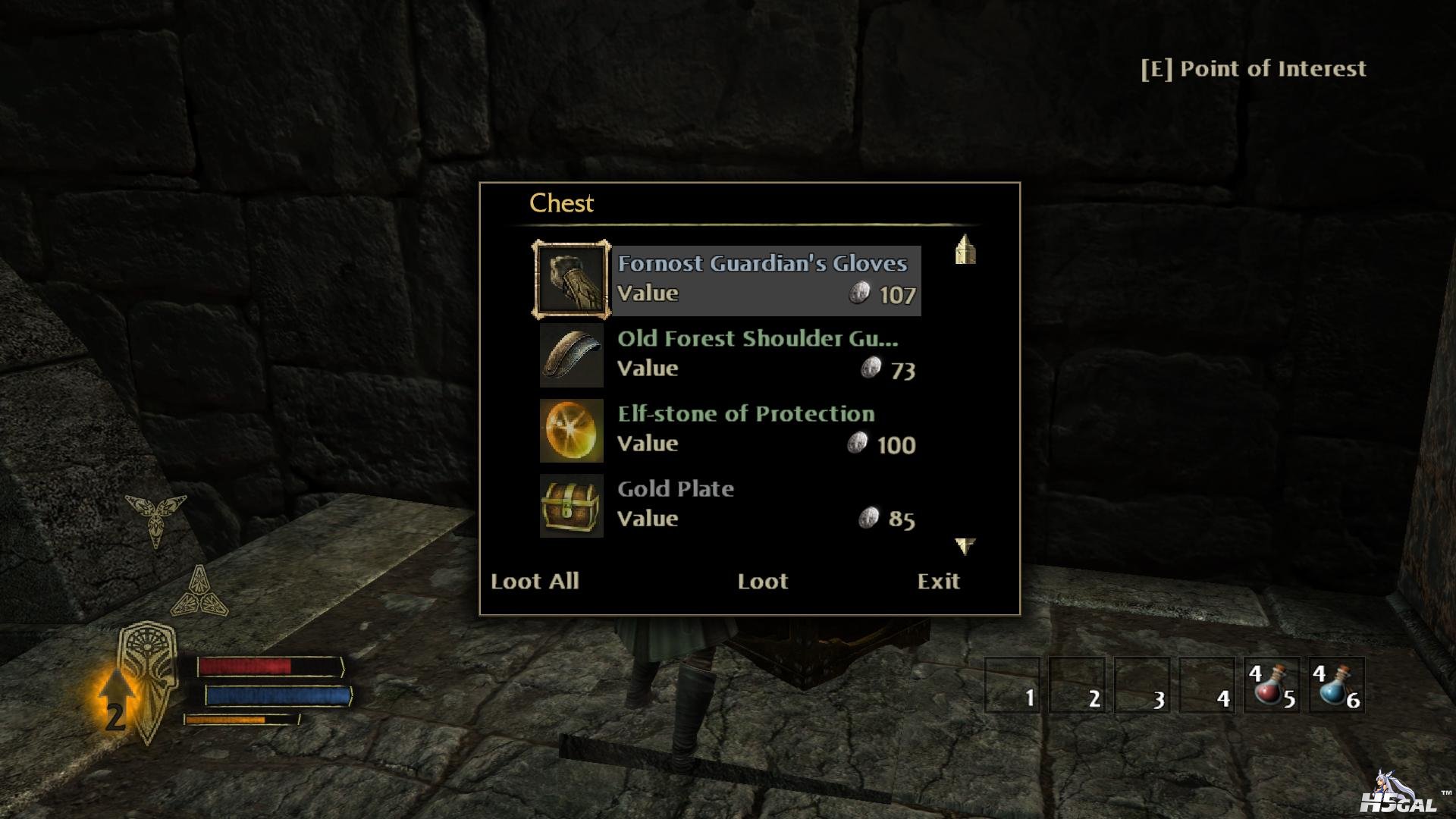
Task: Use the blue mana potion slot
Action: click(1336, 686)
